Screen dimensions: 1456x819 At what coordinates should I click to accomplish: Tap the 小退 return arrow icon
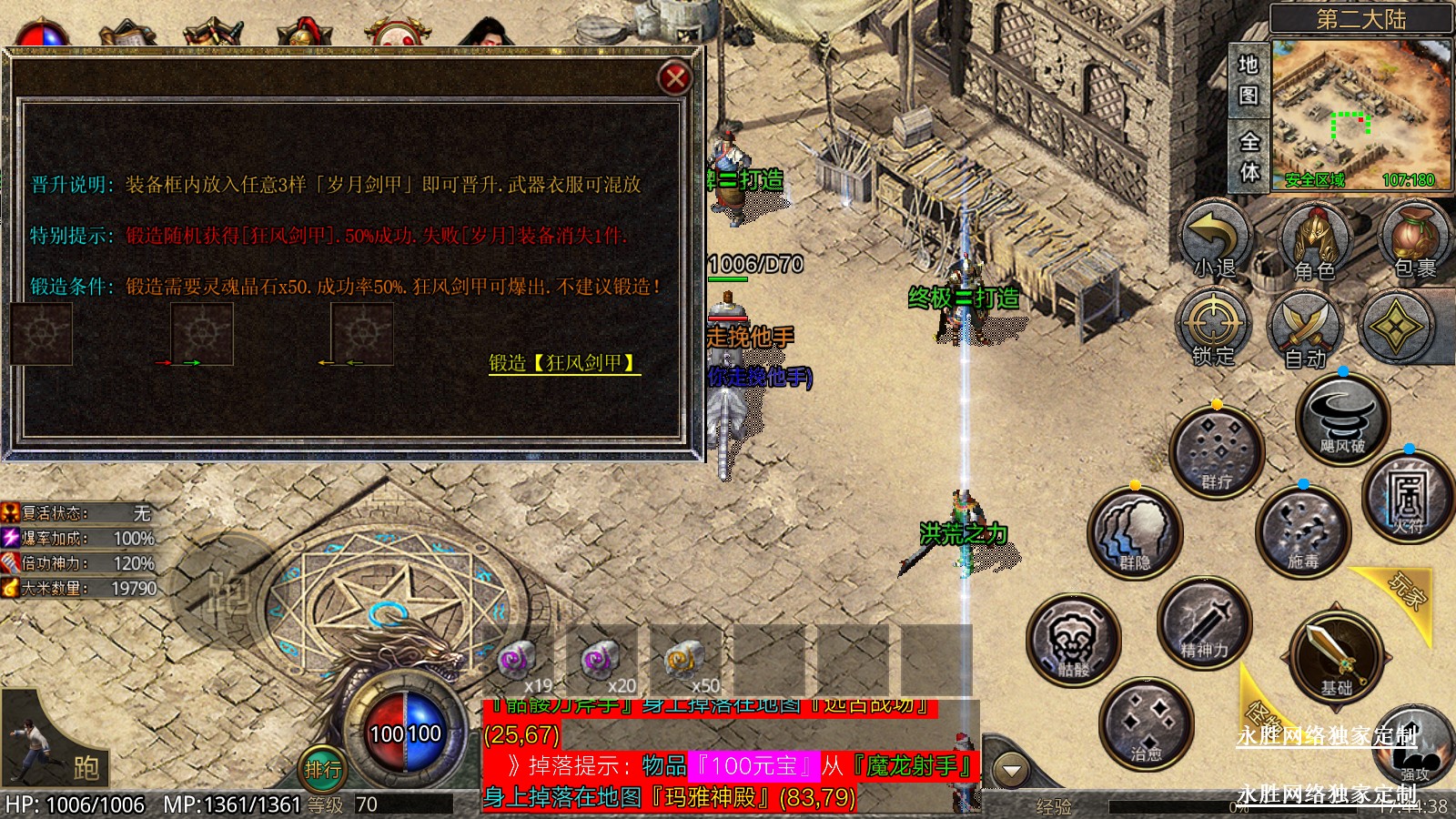point(1216,240)
